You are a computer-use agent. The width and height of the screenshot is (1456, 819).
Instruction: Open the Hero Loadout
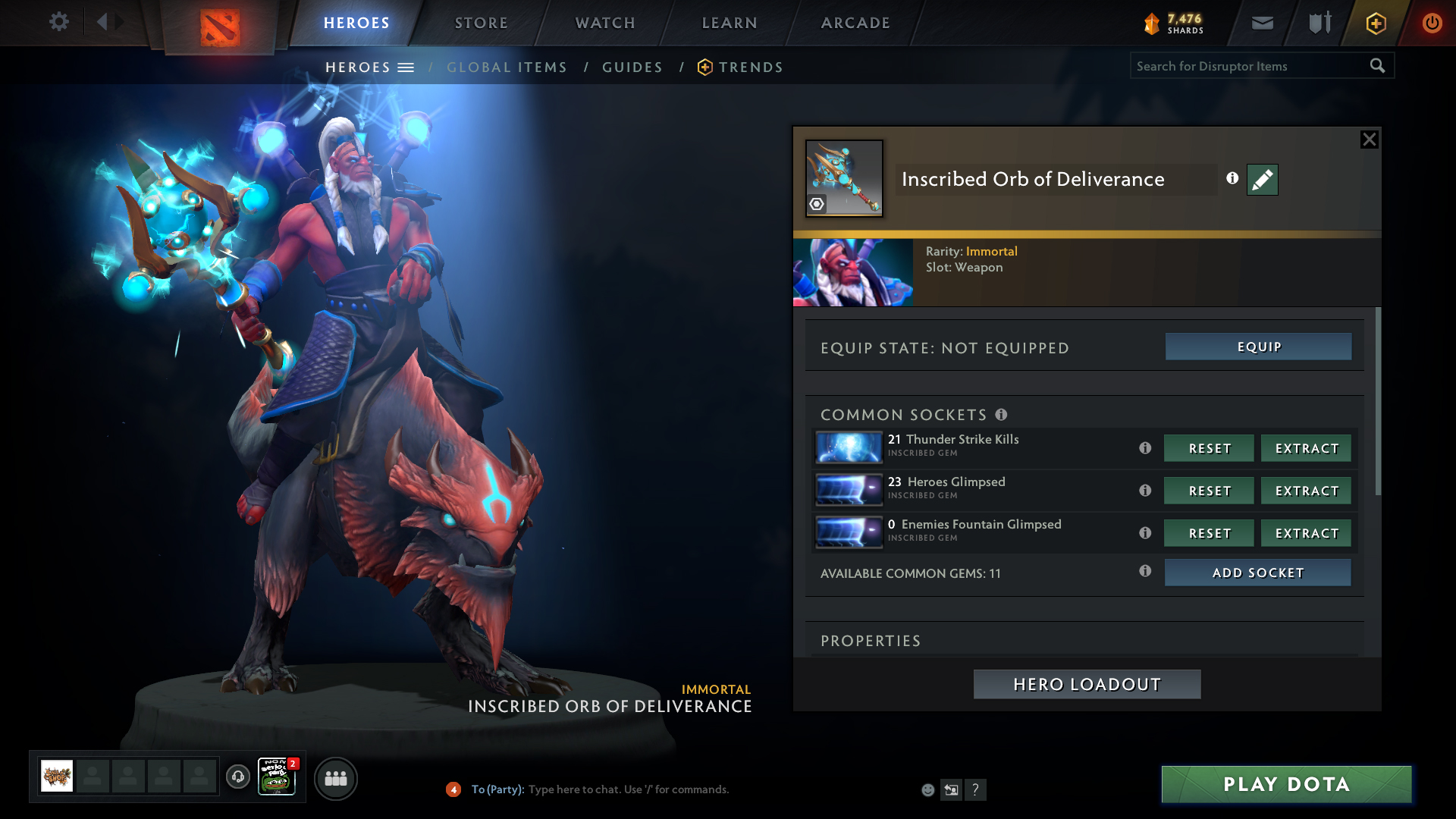(x=1087, y=684)
